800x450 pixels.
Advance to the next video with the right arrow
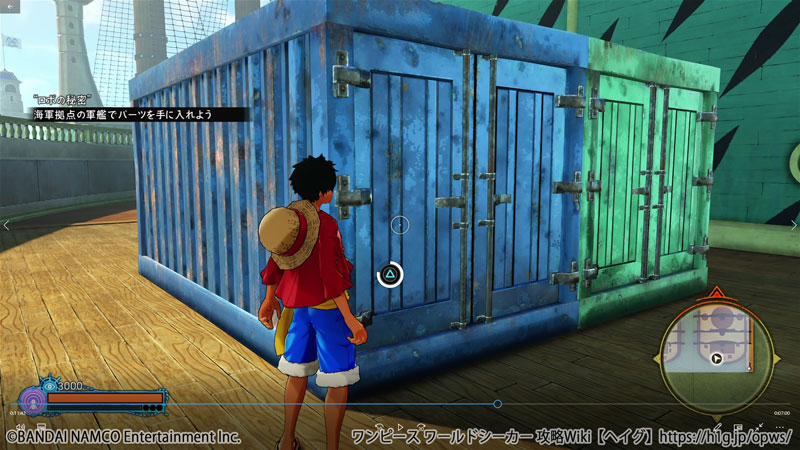coord(793,225)
